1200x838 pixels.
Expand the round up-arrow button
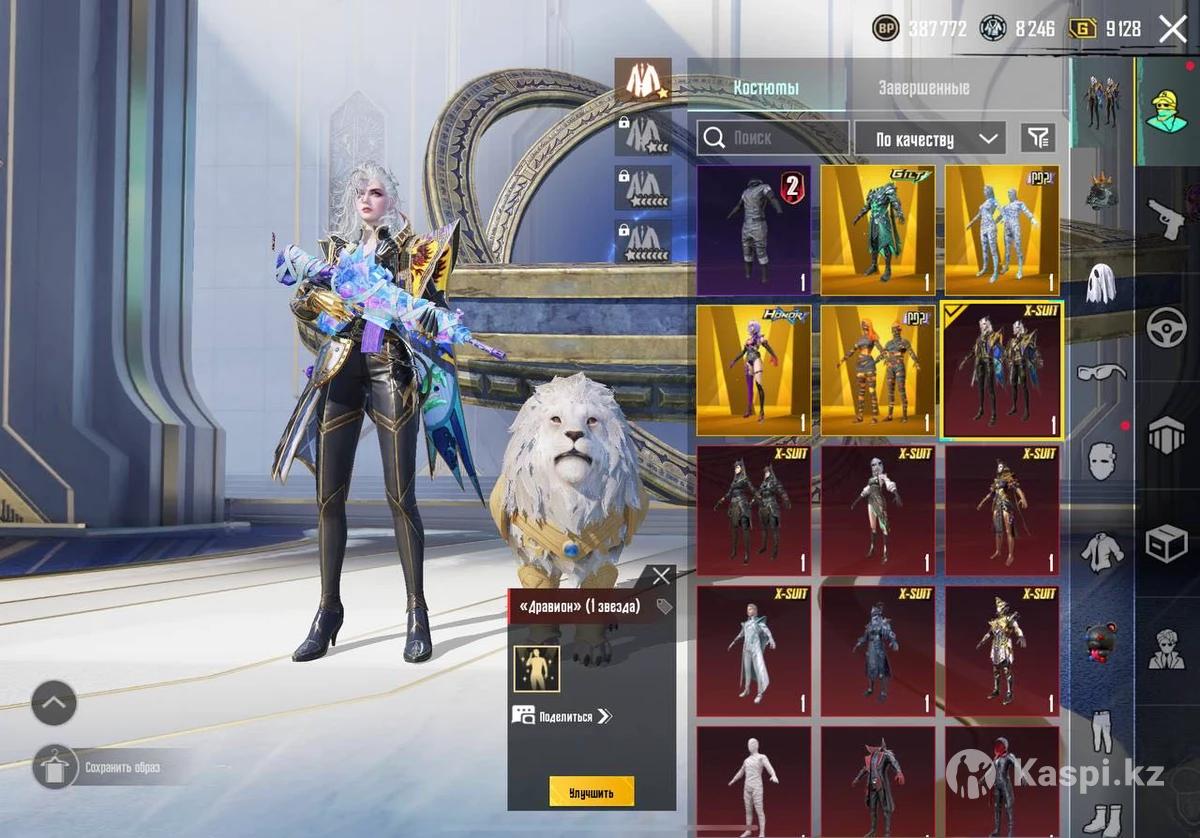pos(54,703)
